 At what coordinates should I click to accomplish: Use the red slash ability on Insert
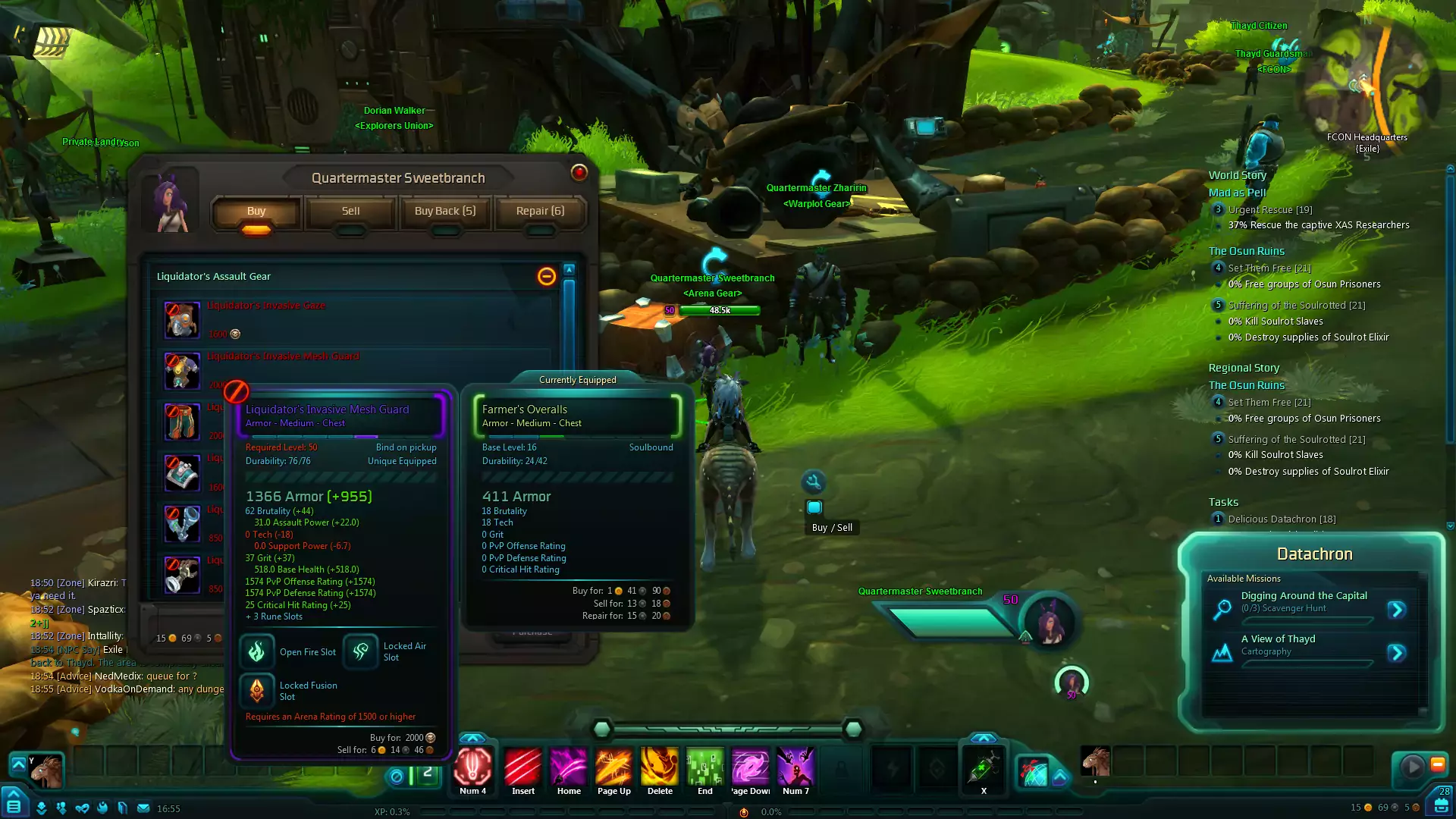[x=523, y=767]
